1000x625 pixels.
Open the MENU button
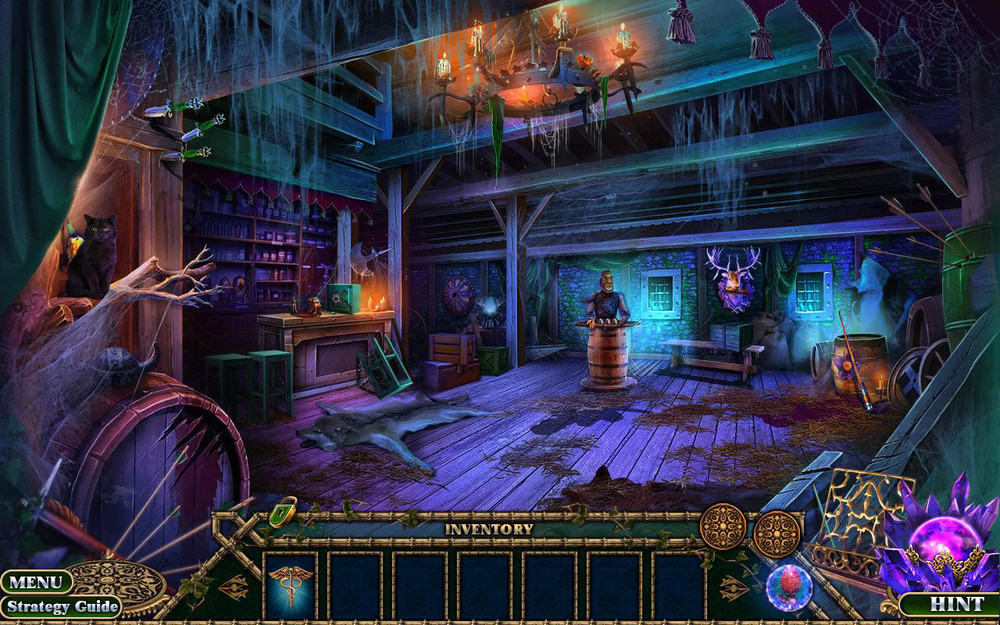[36, 582]
